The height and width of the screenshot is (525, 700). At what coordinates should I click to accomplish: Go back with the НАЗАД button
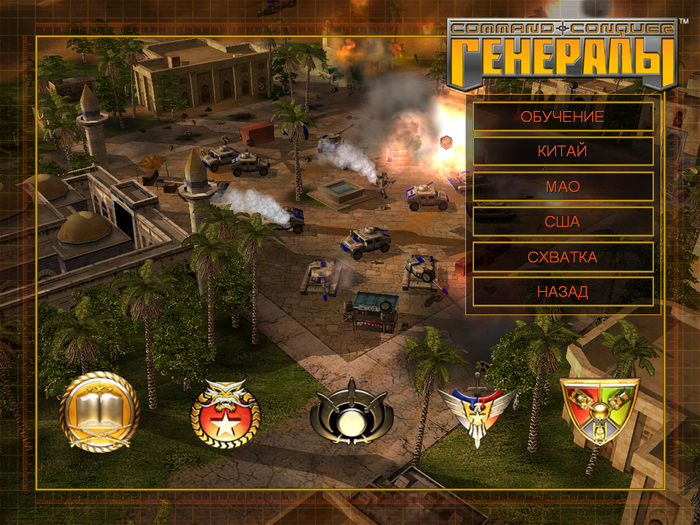point(562,292)
